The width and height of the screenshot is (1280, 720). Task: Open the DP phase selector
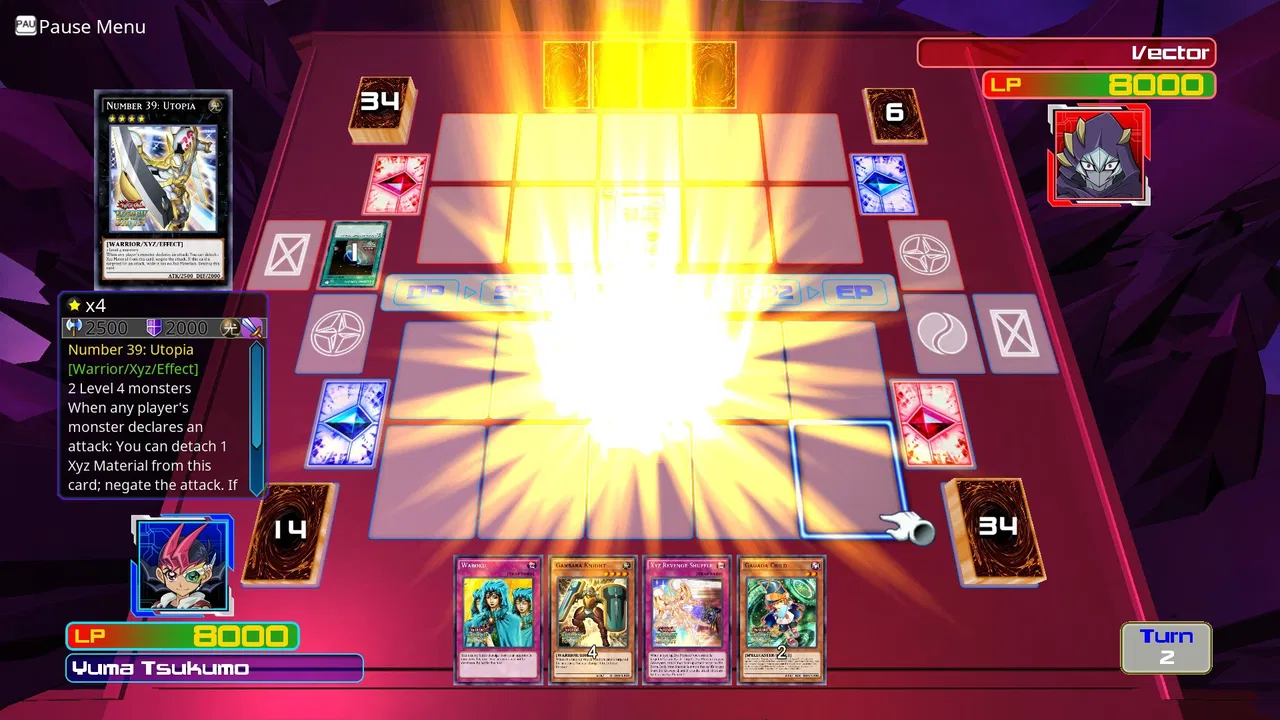427,292
